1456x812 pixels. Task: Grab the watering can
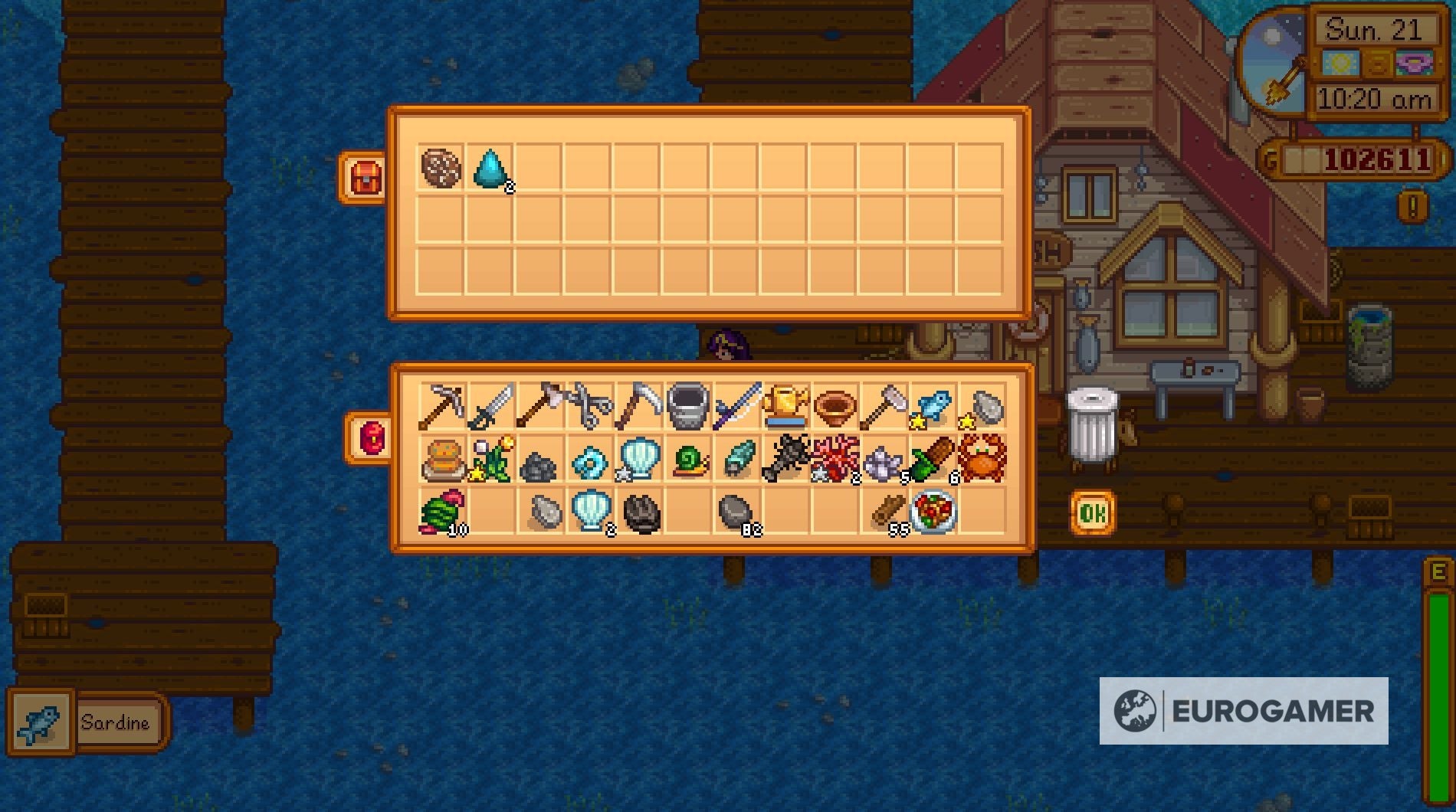pyautogui.click(x=690, y=404)
